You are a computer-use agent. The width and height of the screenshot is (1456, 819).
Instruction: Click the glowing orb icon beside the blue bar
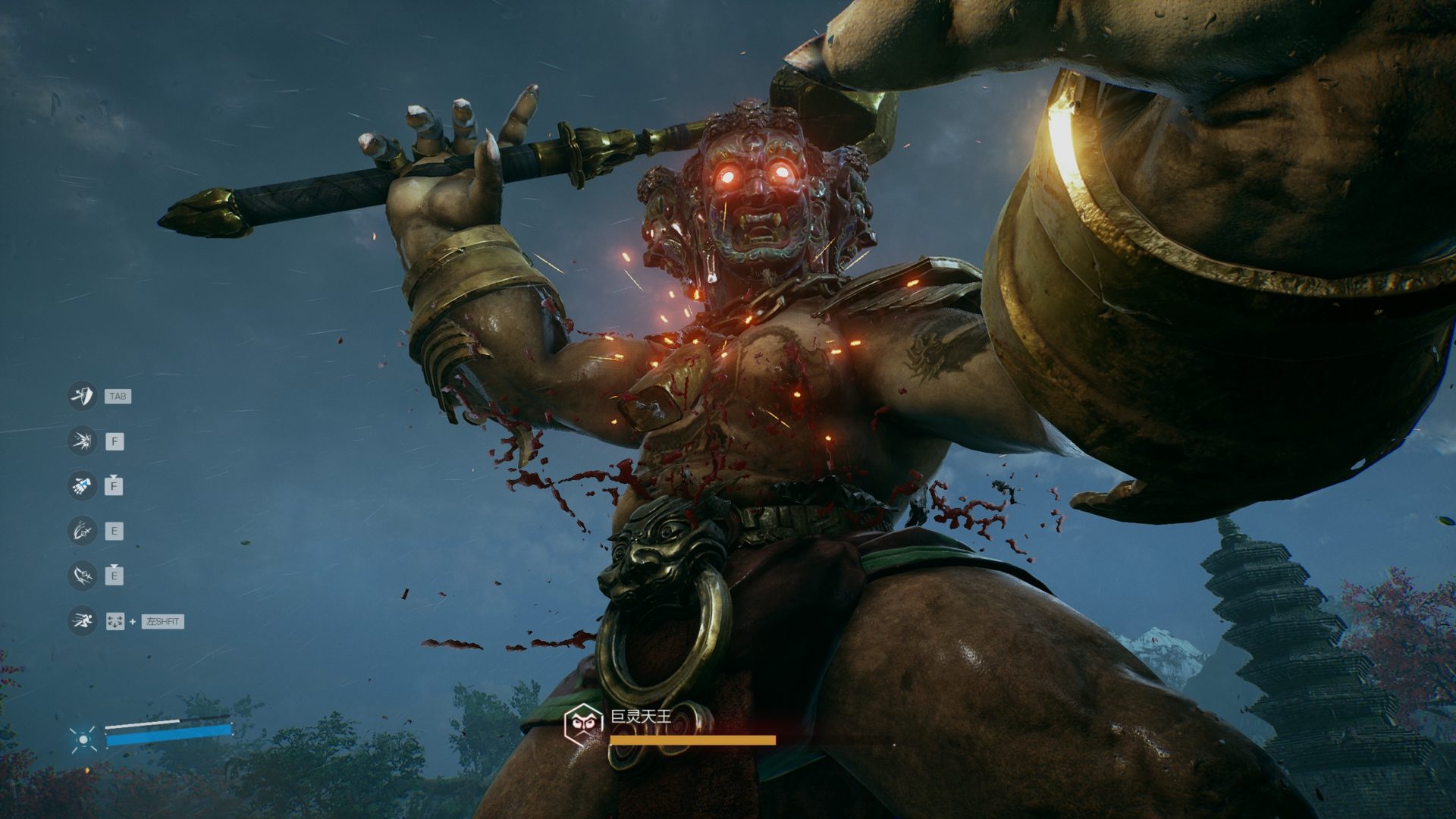(83, 739)
